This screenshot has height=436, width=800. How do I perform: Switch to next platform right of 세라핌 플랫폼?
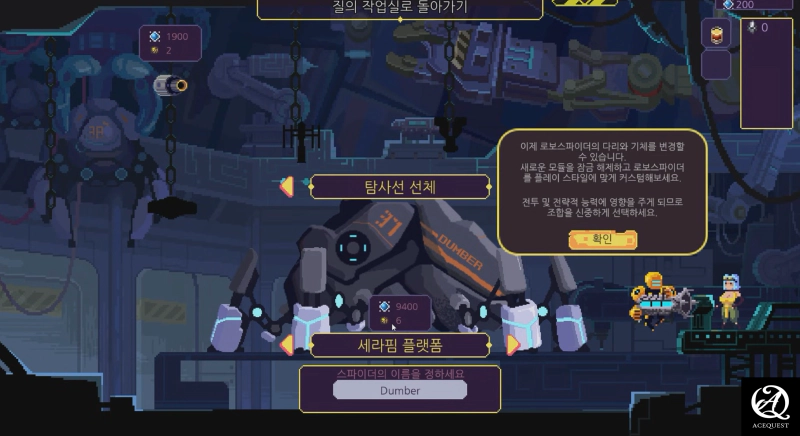coord(513,345)
